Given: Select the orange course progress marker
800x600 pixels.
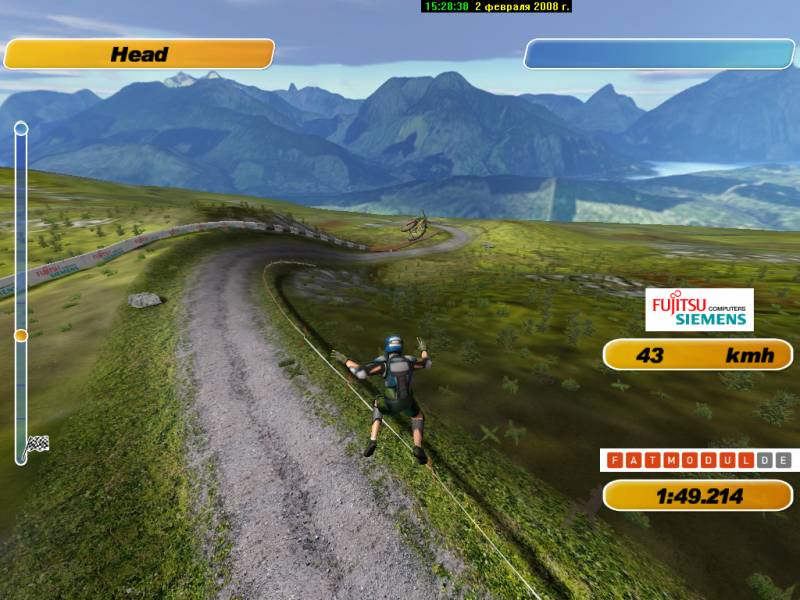Looking at the screenshot, I should pyautogui.click(x=21, y=336).
